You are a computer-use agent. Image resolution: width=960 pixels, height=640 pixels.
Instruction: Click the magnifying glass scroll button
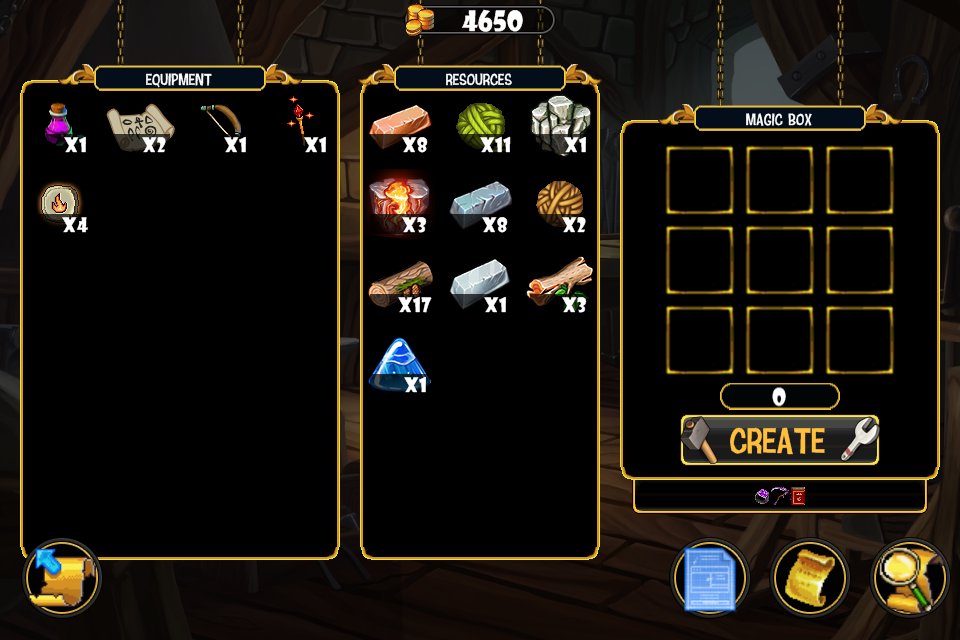908,577
